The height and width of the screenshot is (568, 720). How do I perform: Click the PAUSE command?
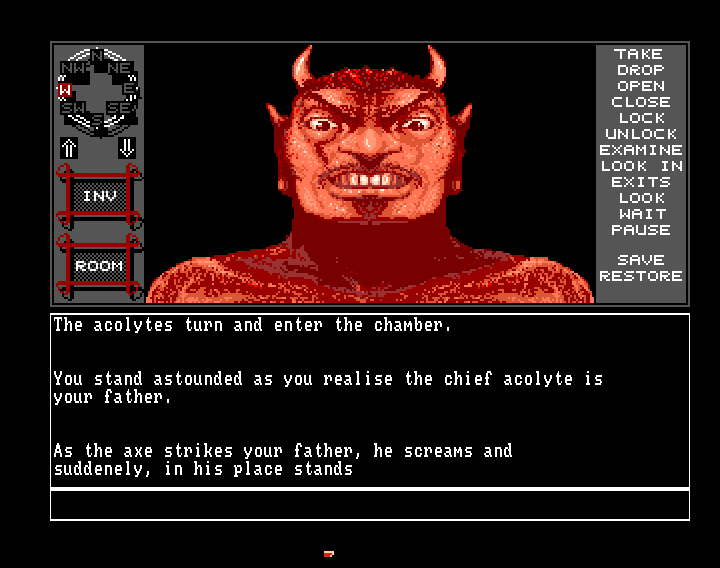click(x=640, y=230)
